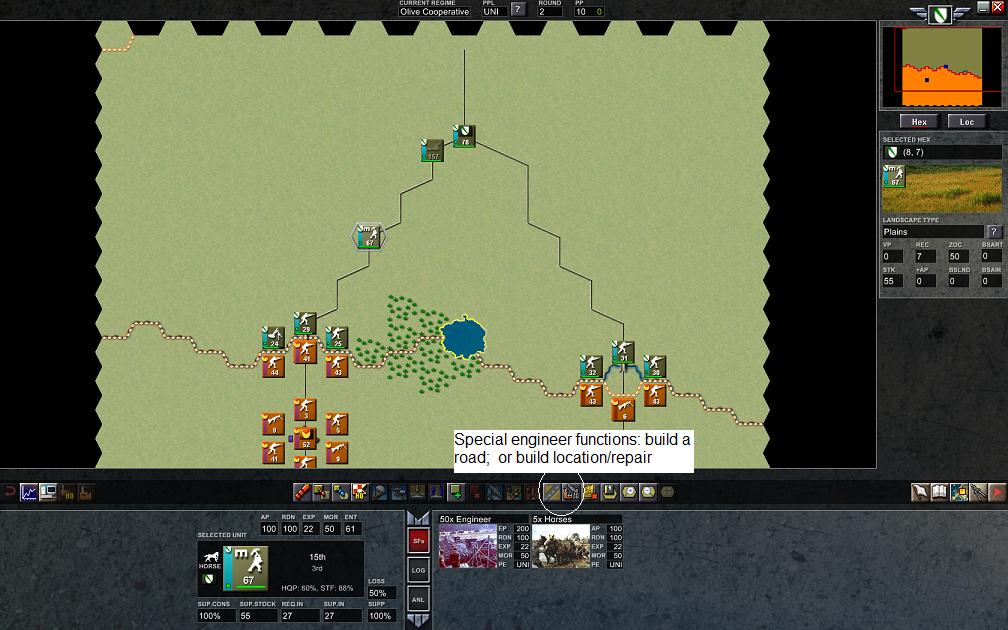This screenshot has width=1008, height=630.
Task: Select the 5x Horses subformation thumbnail
Action: click(561, 546)
